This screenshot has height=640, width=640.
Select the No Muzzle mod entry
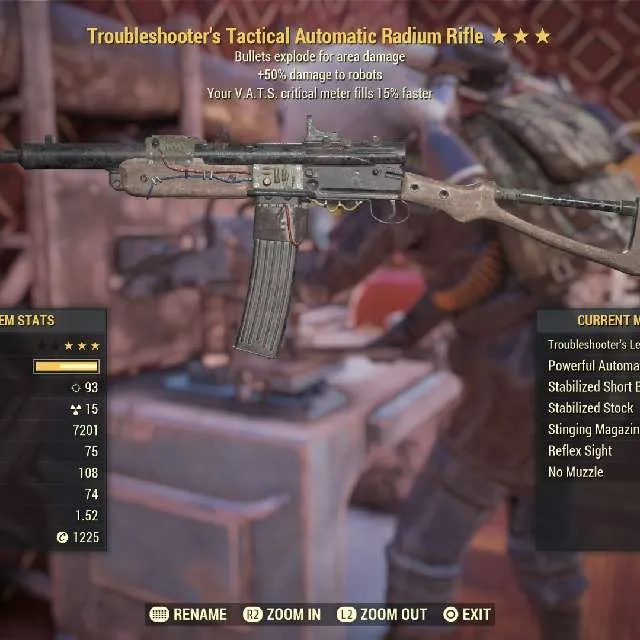pos(576,472)
